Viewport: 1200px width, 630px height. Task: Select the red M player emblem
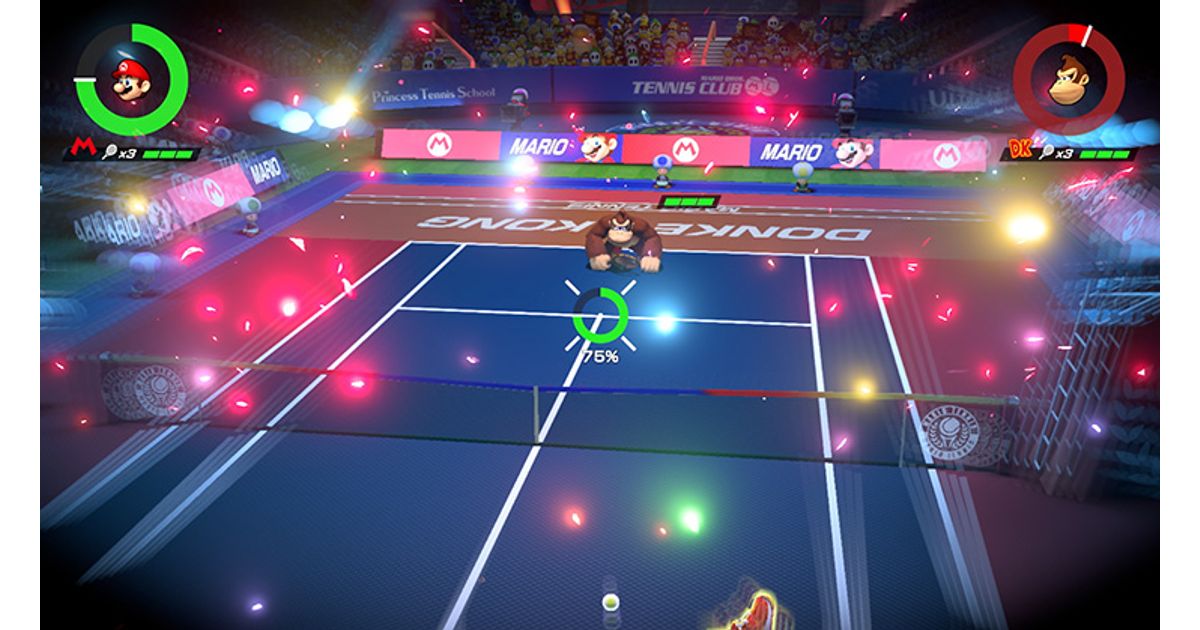pyautogui.click(x=78, y=151)
